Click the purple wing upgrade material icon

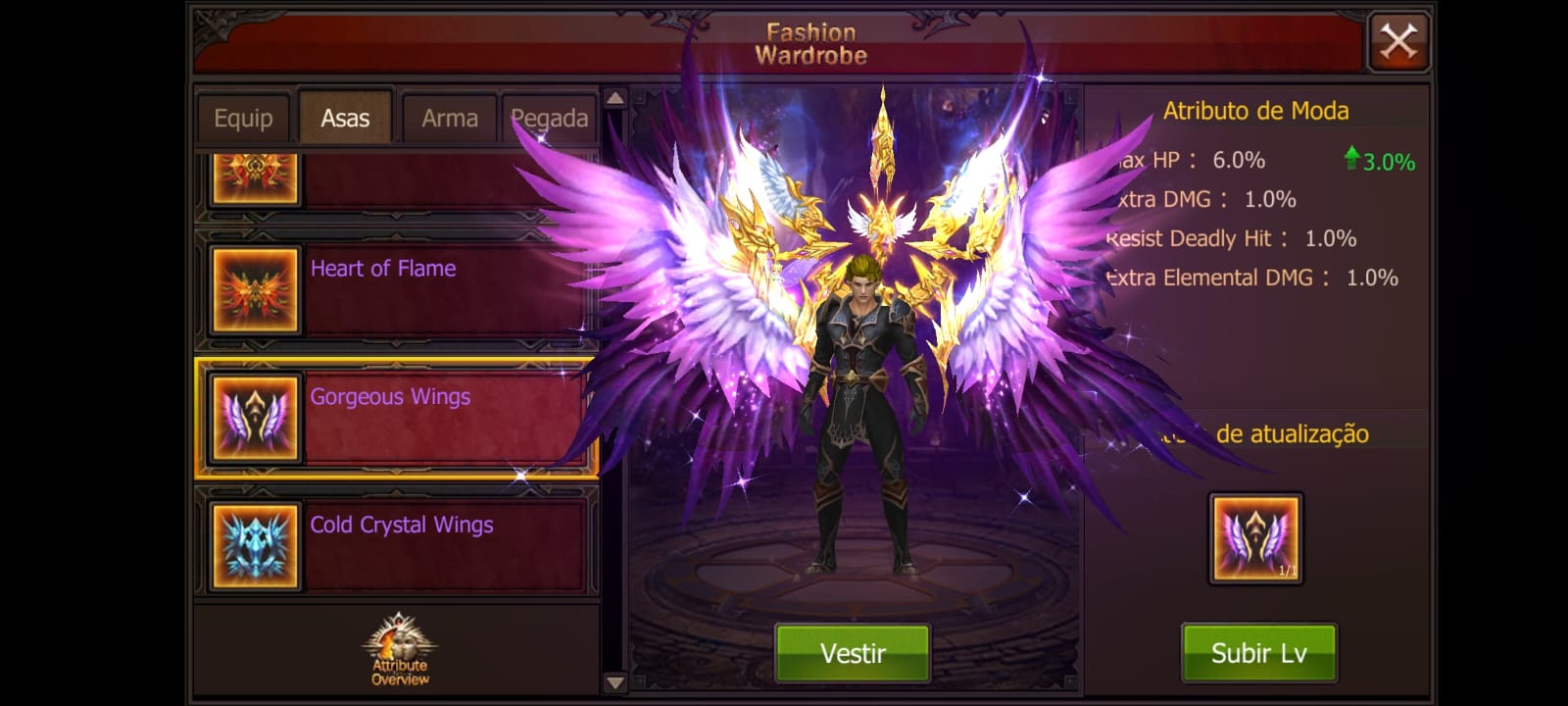(x=1256, y=537)
